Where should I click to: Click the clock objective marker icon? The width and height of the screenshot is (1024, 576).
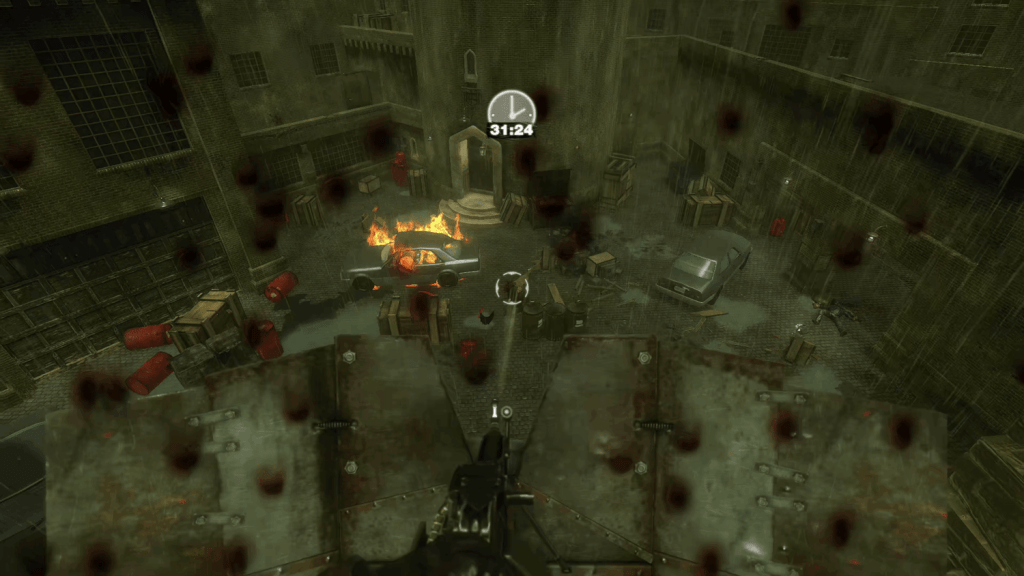(x=511, y=108)
